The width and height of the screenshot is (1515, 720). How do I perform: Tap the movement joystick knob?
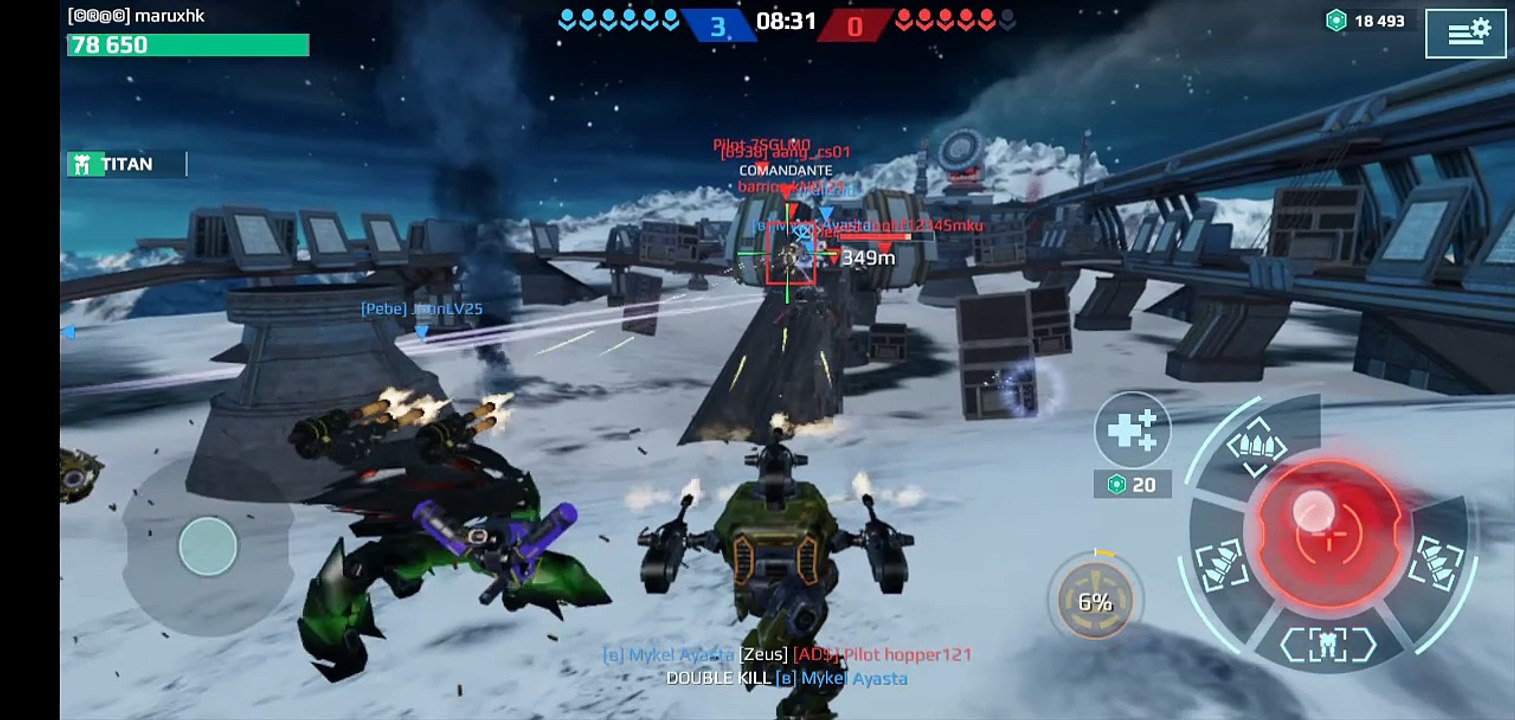point(208,546)
